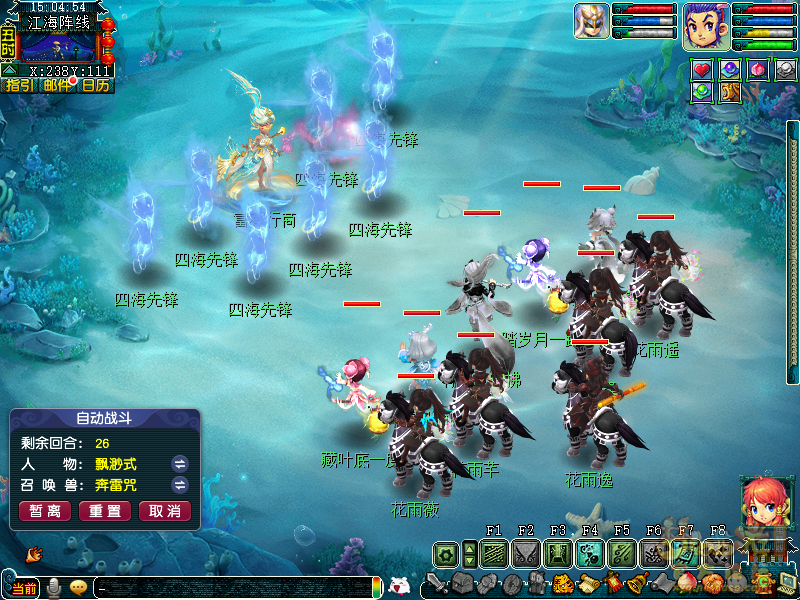
Task: Click the 暂离 button in auto-battle panel
Action: pos(45,511)
